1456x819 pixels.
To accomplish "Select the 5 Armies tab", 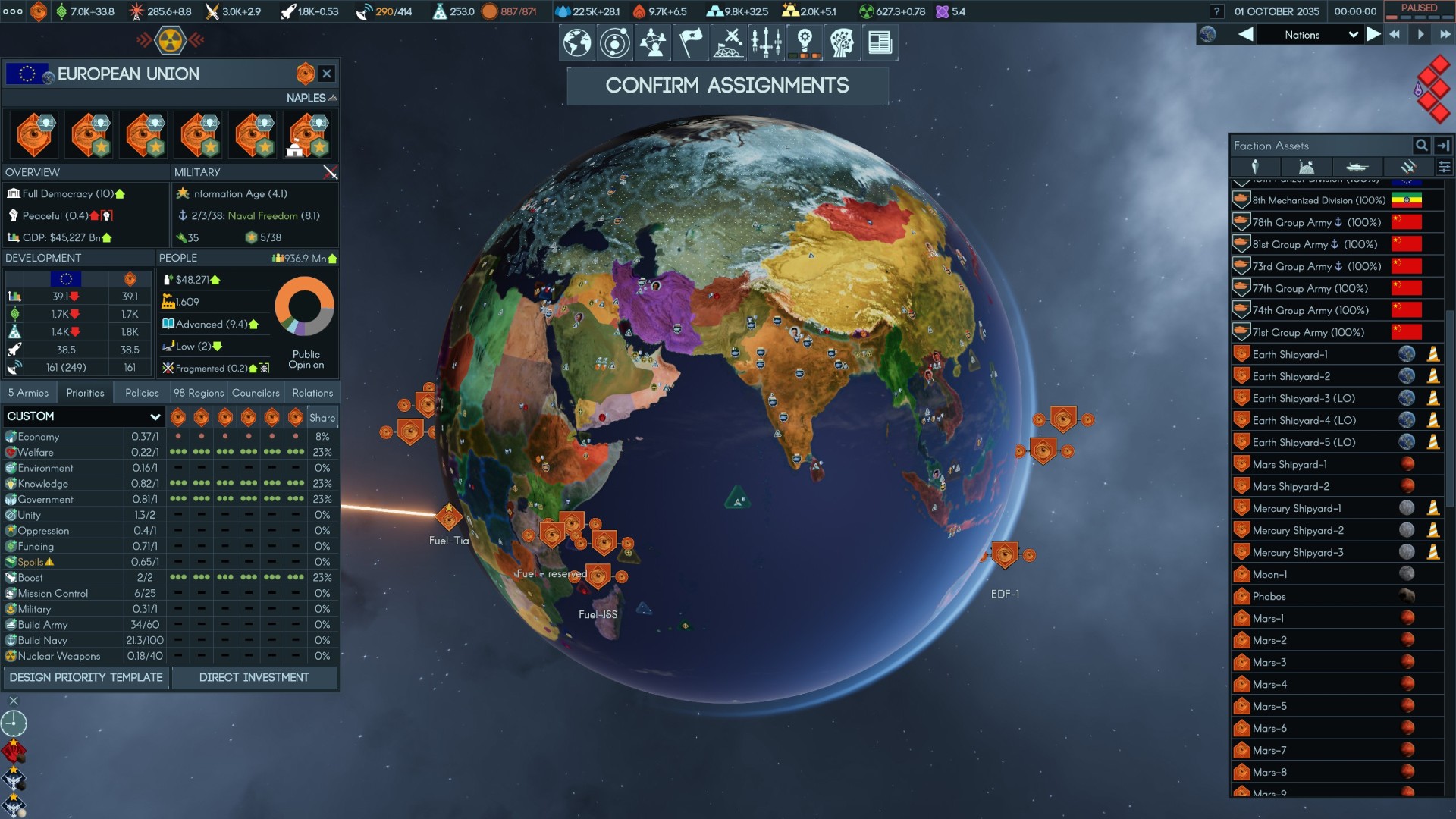I will [29, 393].
